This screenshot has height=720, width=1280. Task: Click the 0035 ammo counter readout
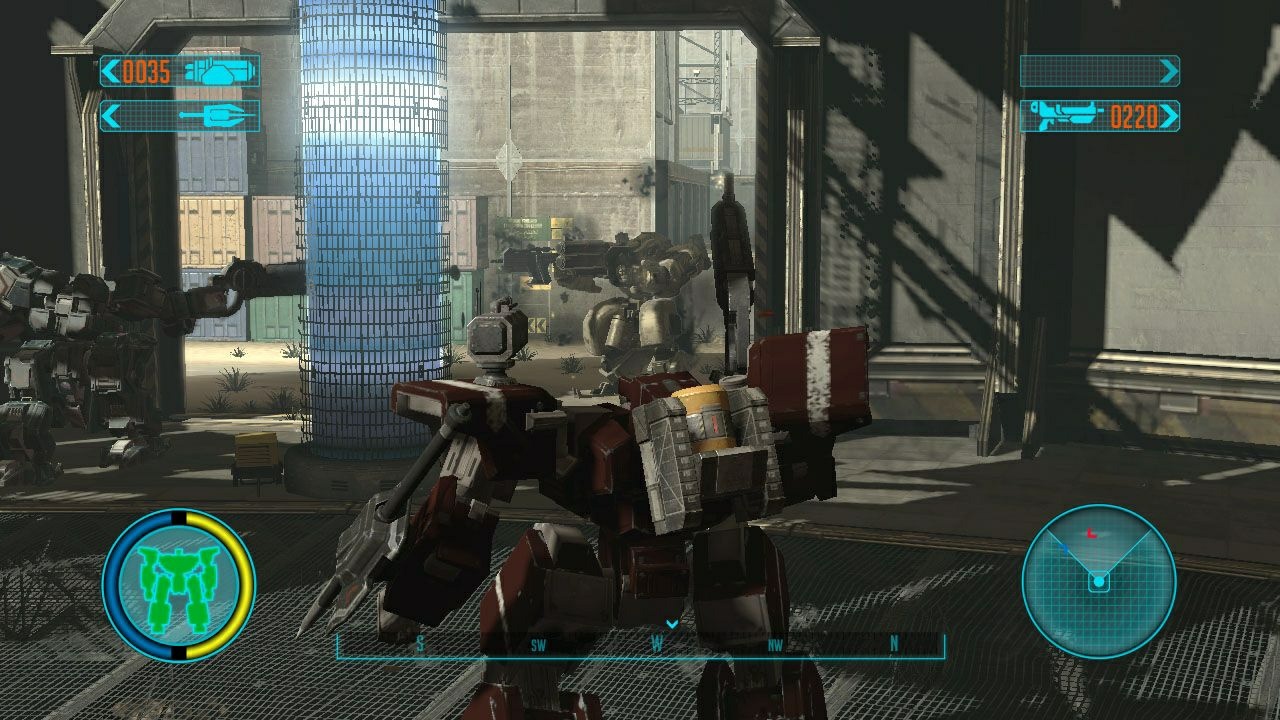[146, 72]
